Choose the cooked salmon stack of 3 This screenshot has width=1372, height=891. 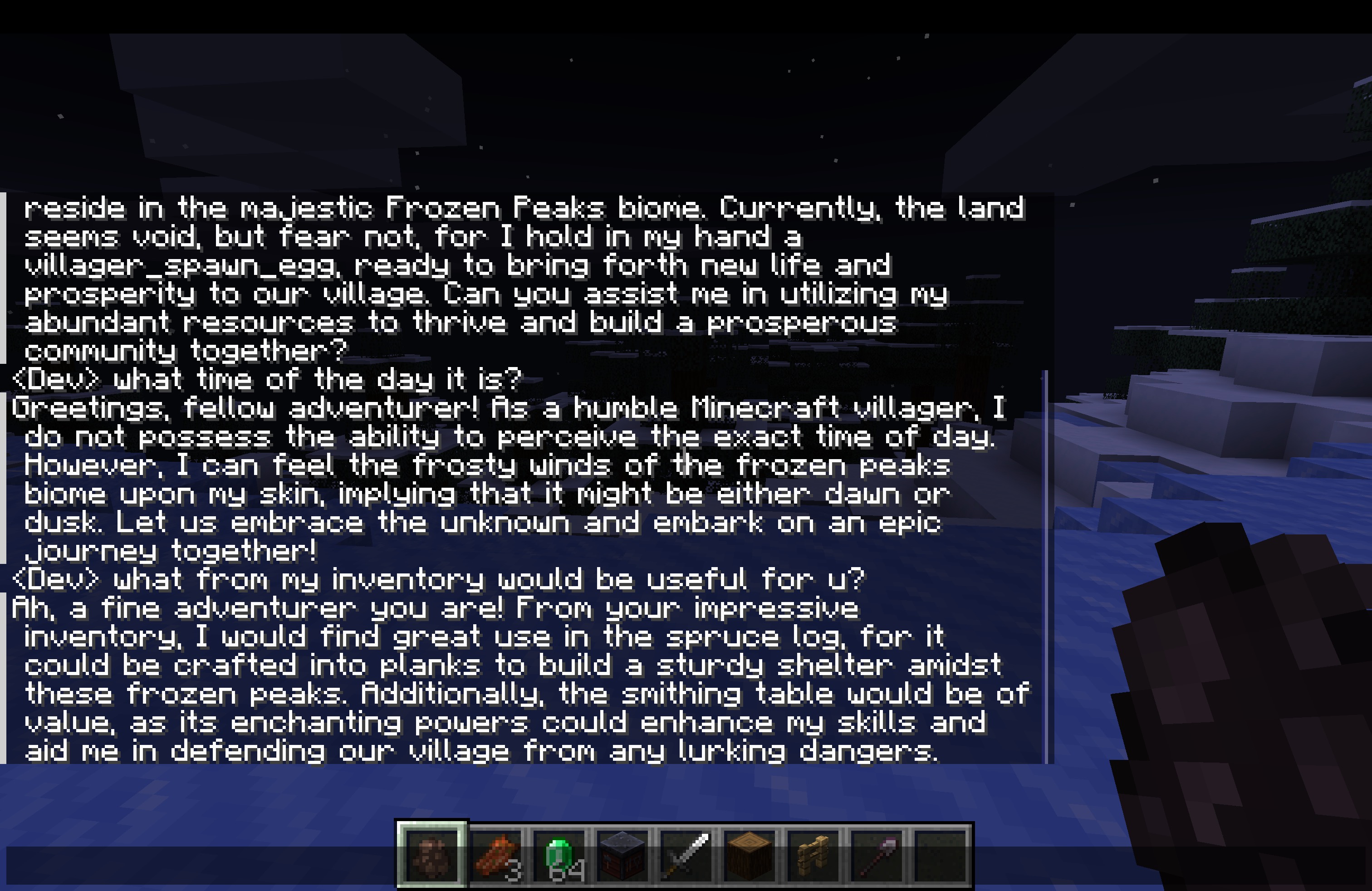pos(496,855)
